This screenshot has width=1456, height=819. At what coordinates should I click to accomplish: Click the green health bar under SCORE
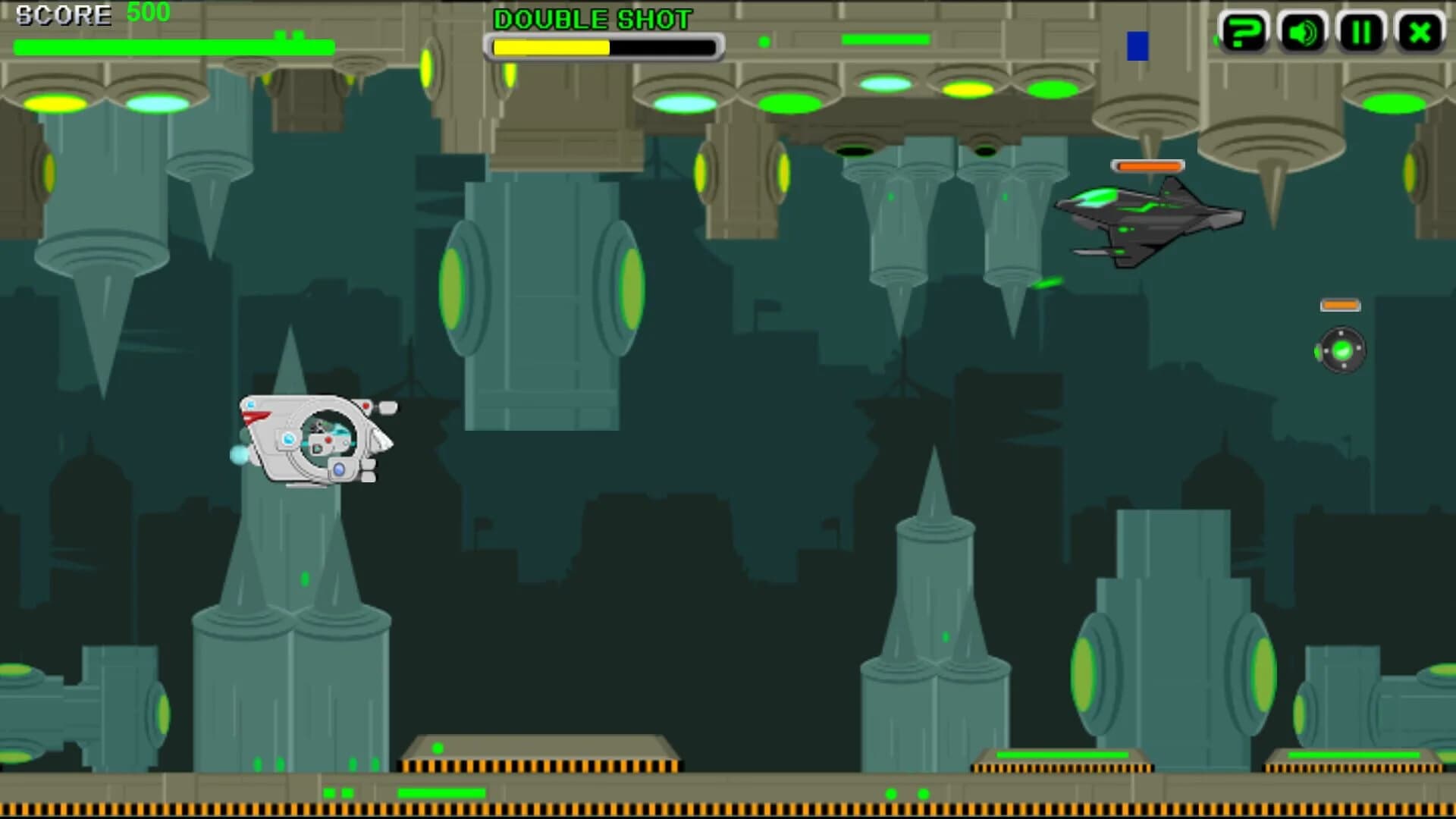(173, 46)
